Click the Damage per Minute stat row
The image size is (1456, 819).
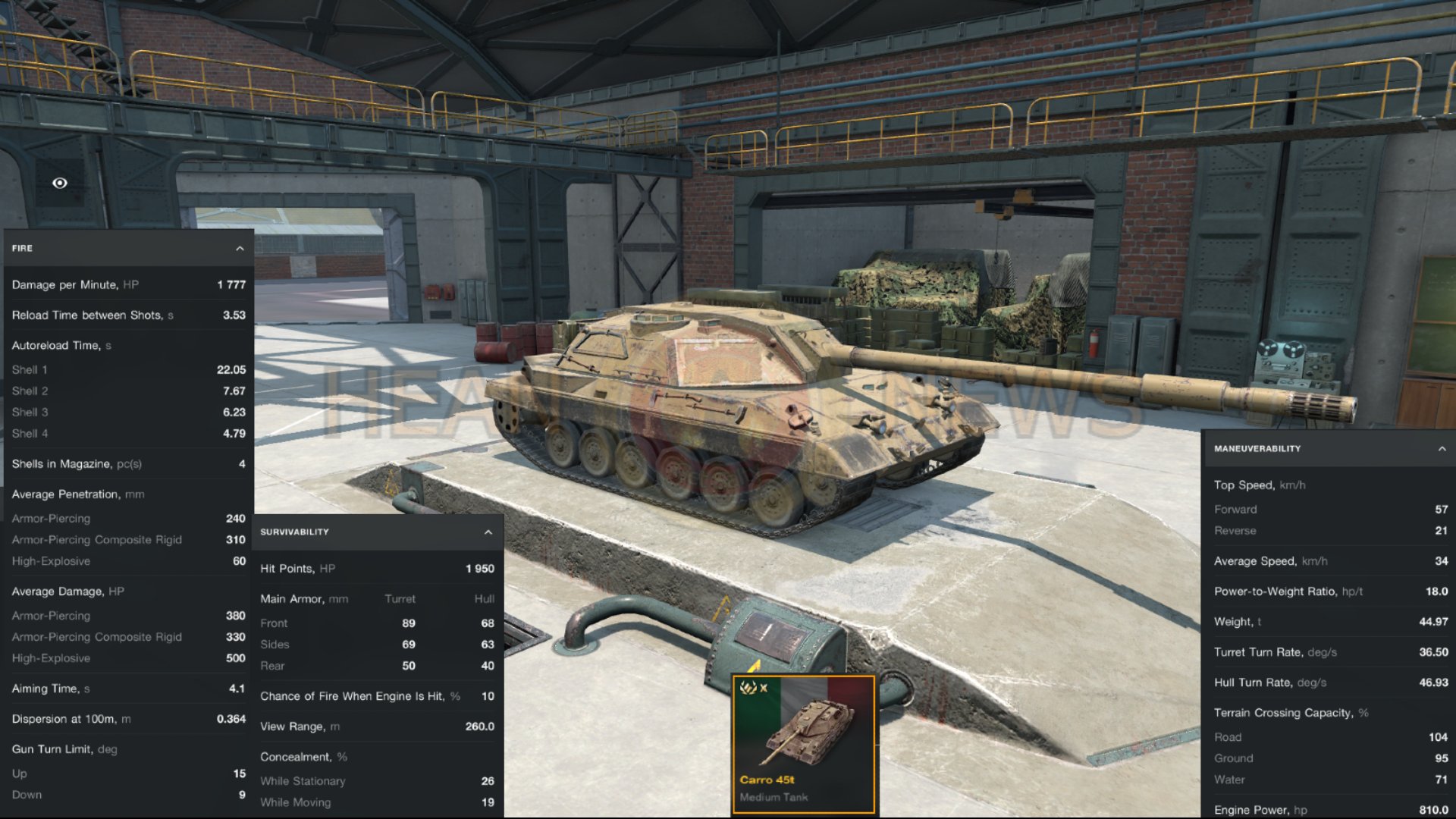point(125,284)
